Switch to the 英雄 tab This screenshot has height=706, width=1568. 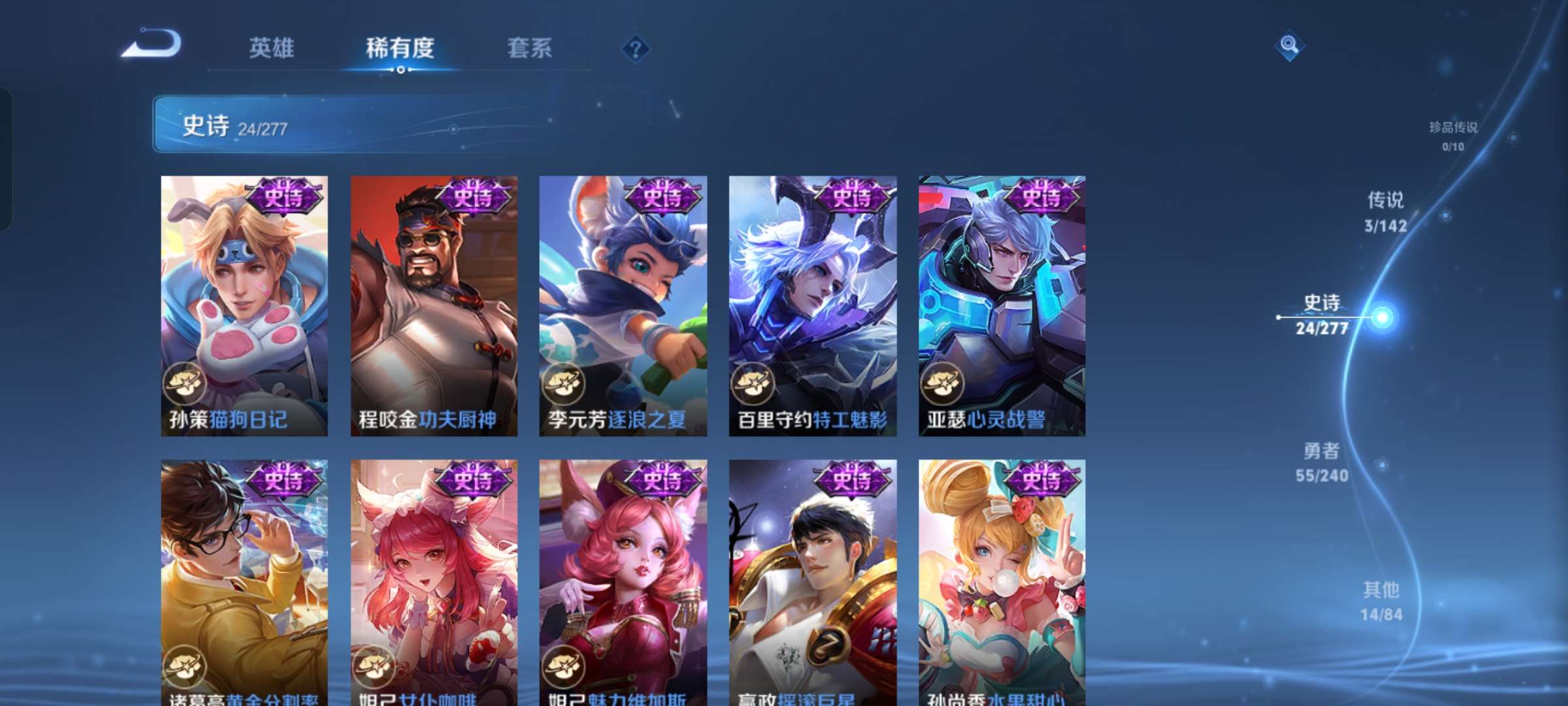[271, 49]
